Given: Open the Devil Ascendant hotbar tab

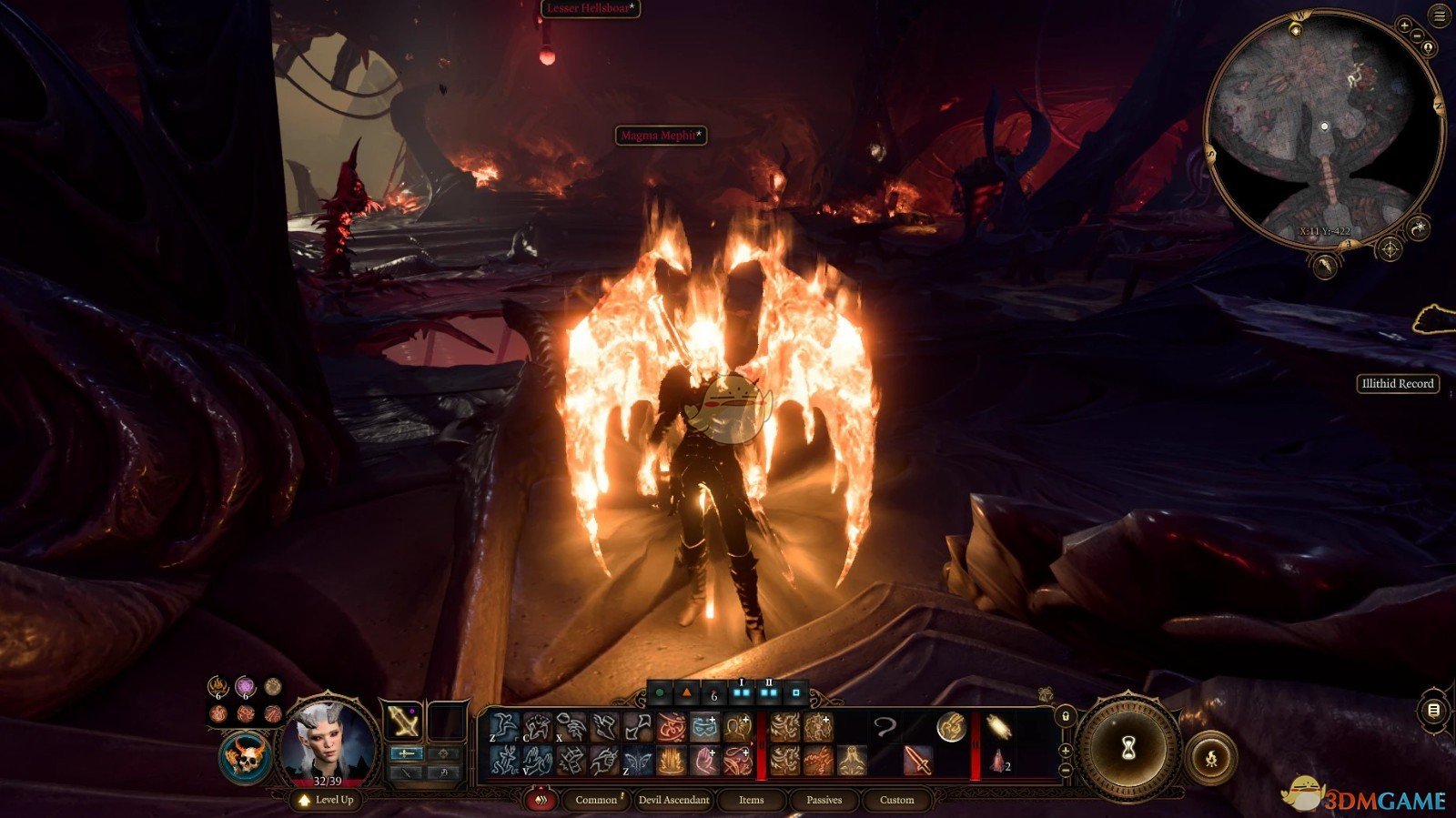Looking at the screenshot, I should click(673, 800).
